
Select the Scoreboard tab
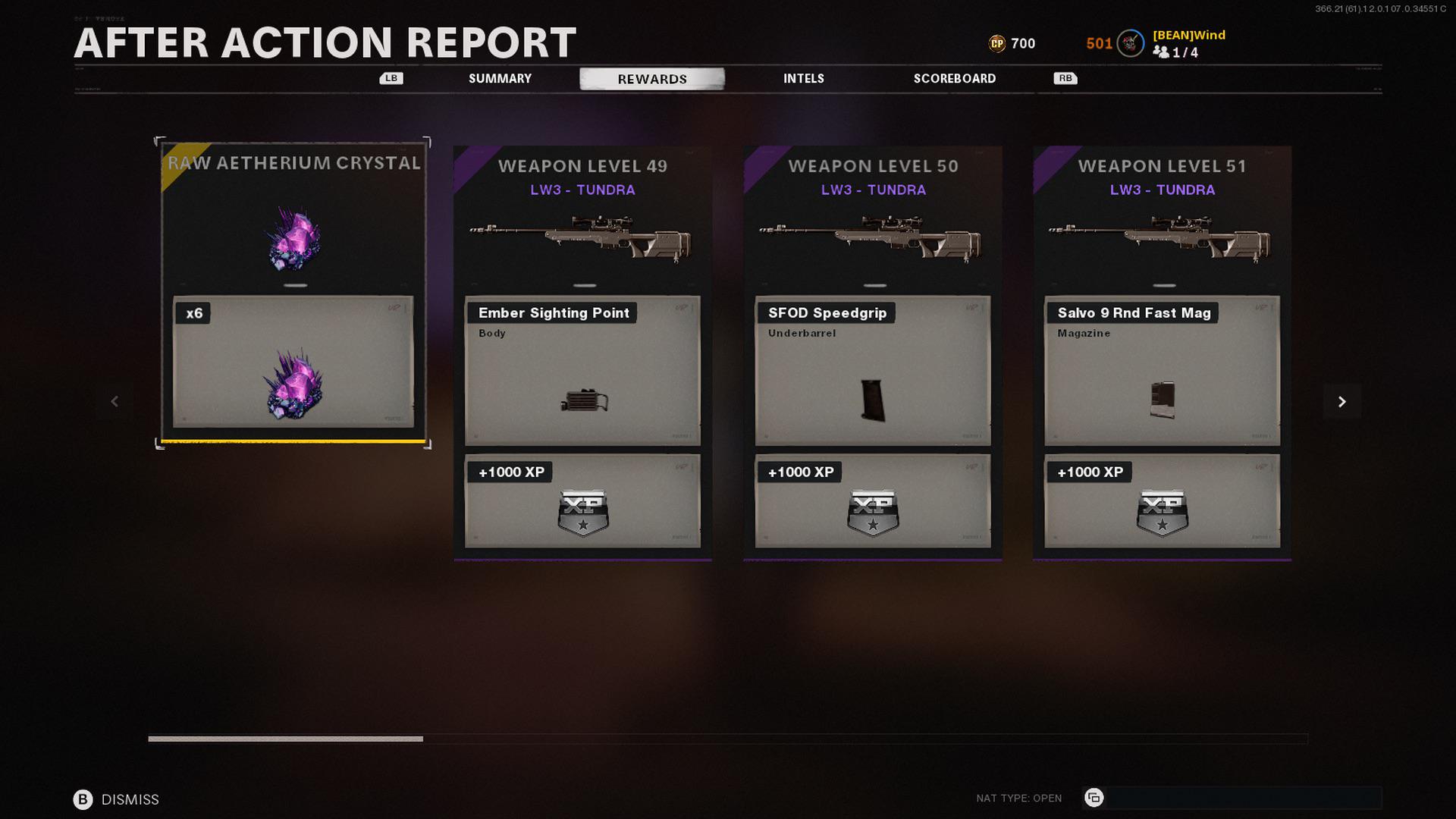pyautogui.click(x=955, y=78)
